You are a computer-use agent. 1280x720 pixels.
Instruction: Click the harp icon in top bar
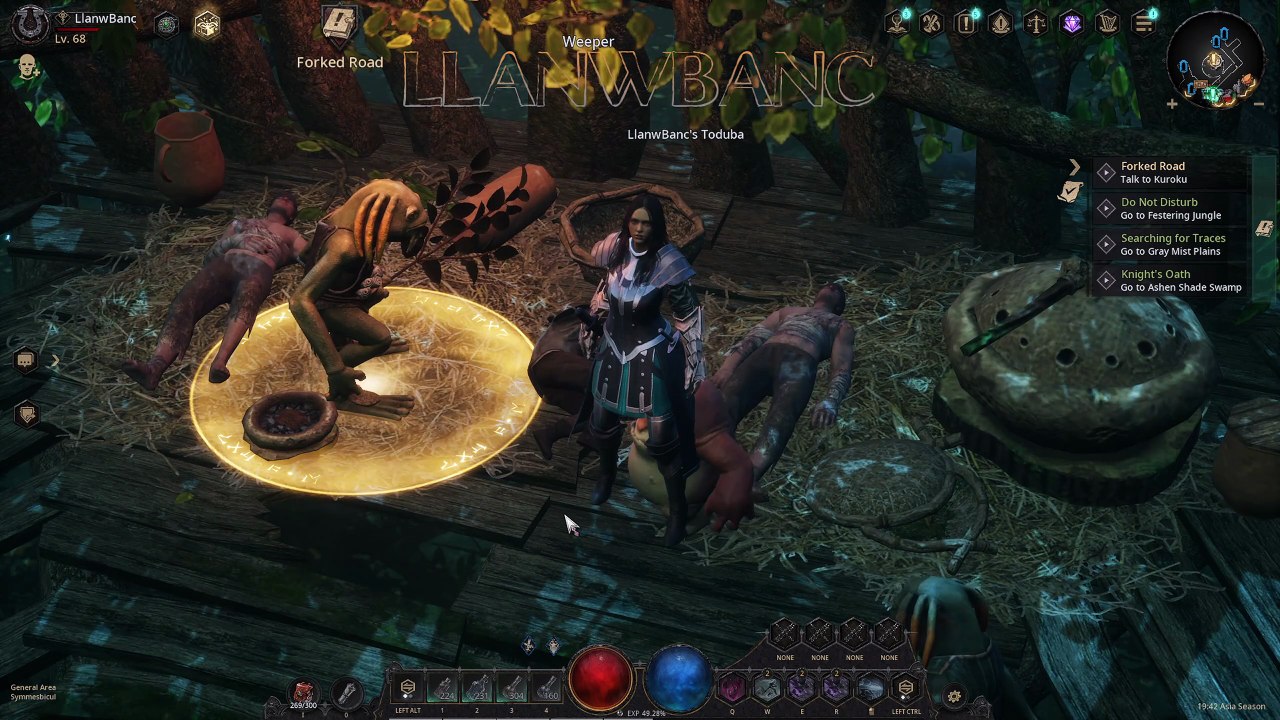point(1107,23)
